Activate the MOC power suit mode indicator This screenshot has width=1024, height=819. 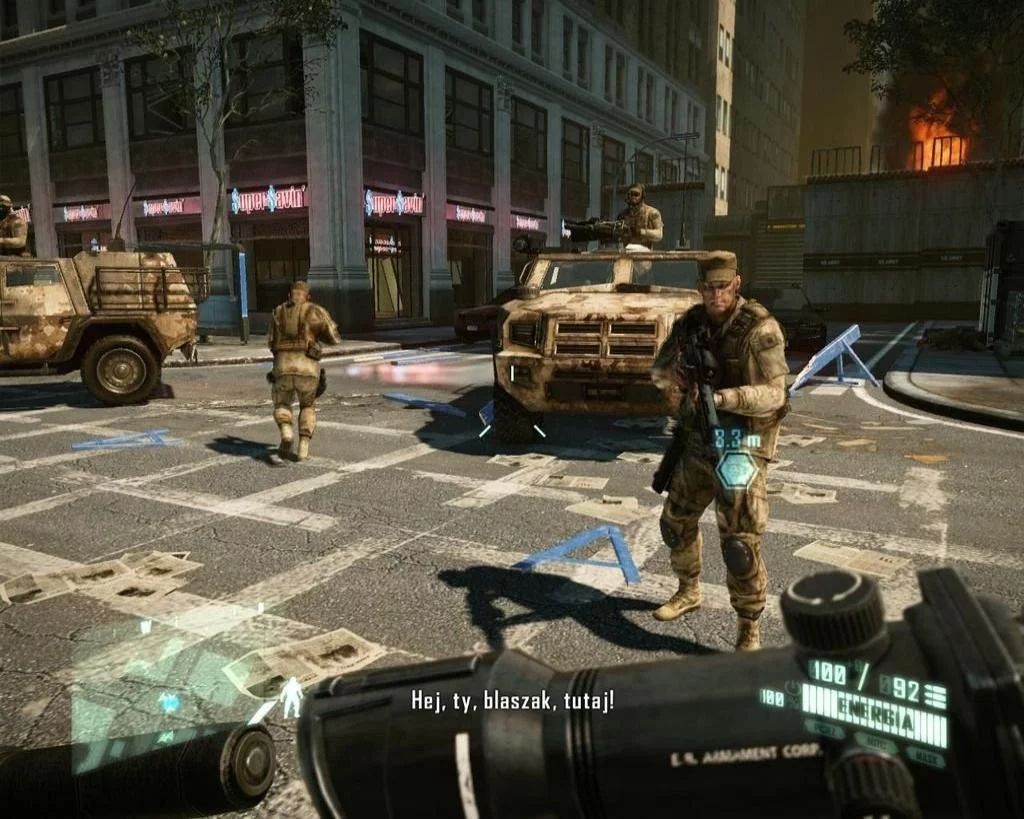coord(877,744)
